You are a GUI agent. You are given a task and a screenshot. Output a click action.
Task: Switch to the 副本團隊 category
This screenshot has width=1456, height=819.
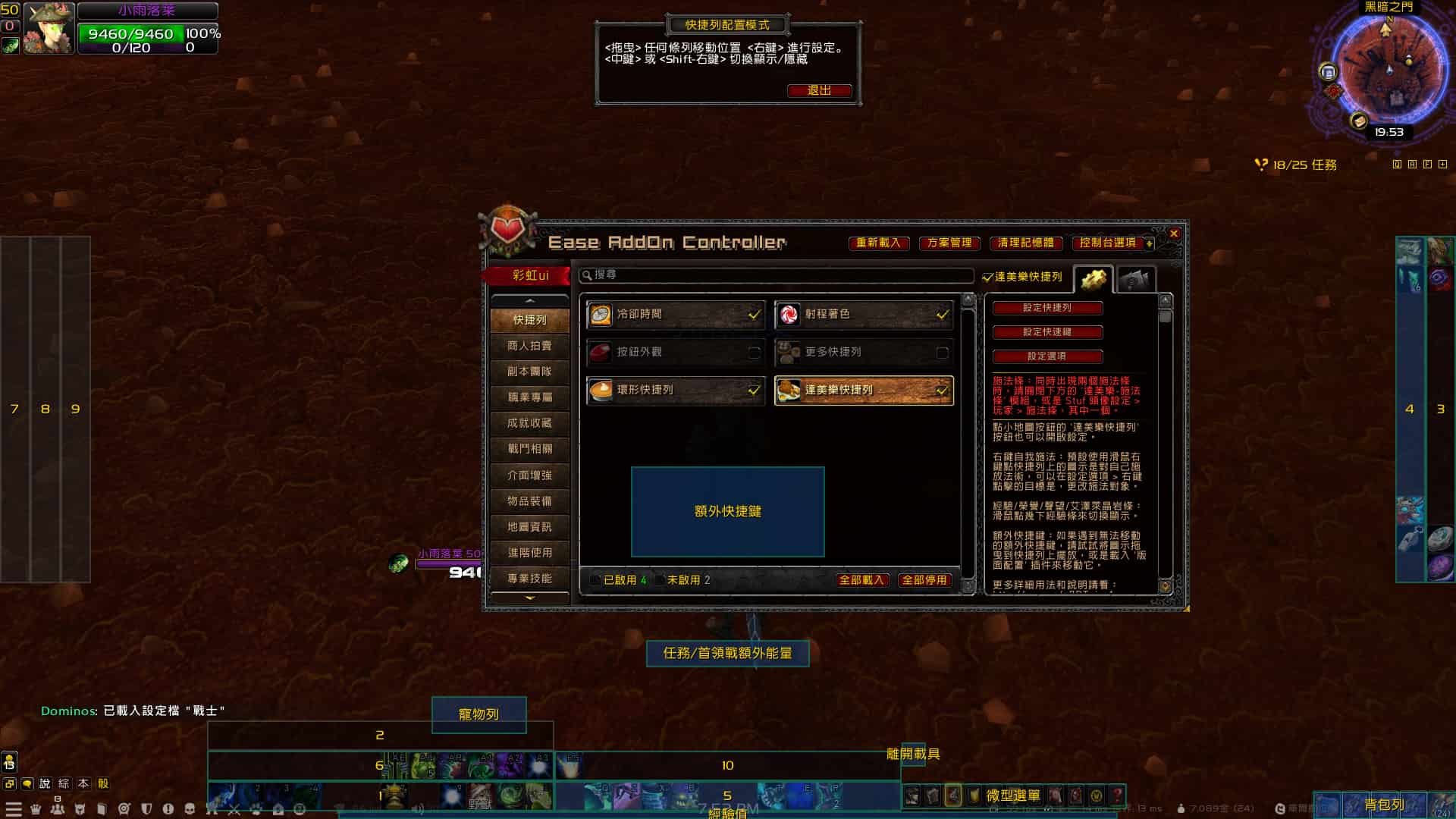(x=529, y=372)
